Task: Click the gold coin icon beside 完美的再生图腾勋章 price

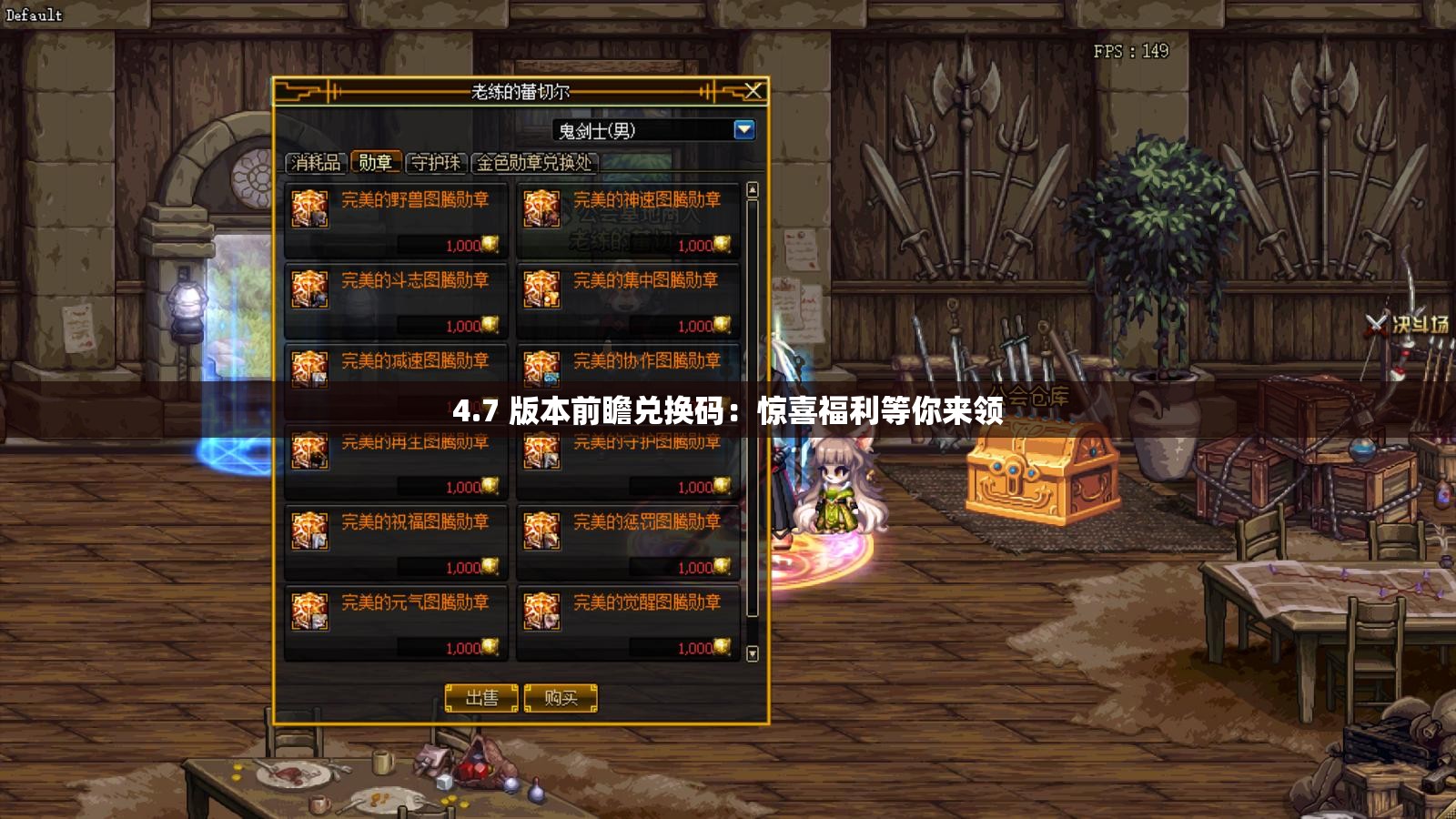Action: click(x=489, y=485)
